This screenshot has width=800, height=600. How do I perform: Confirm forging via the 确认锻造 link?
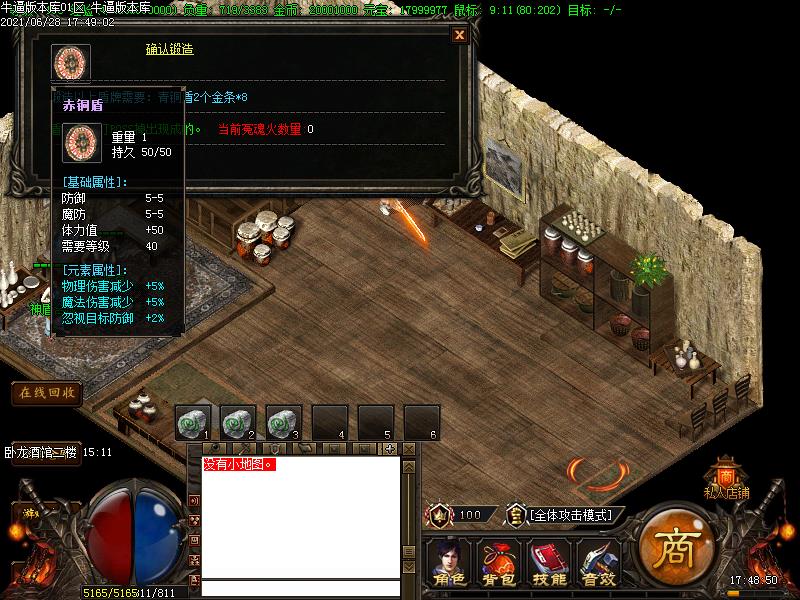[169, 49]
